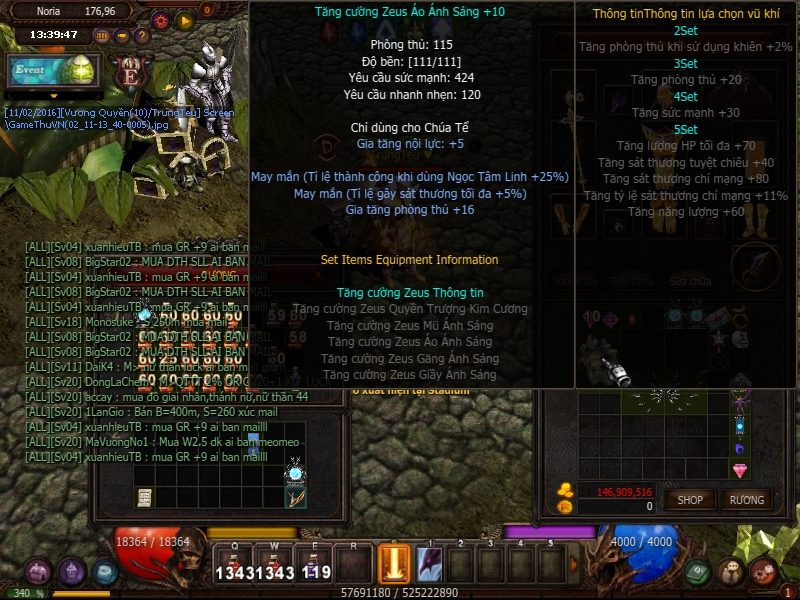
Task: Select the scroll item in storage grid
Action: [x=145, y=497]
